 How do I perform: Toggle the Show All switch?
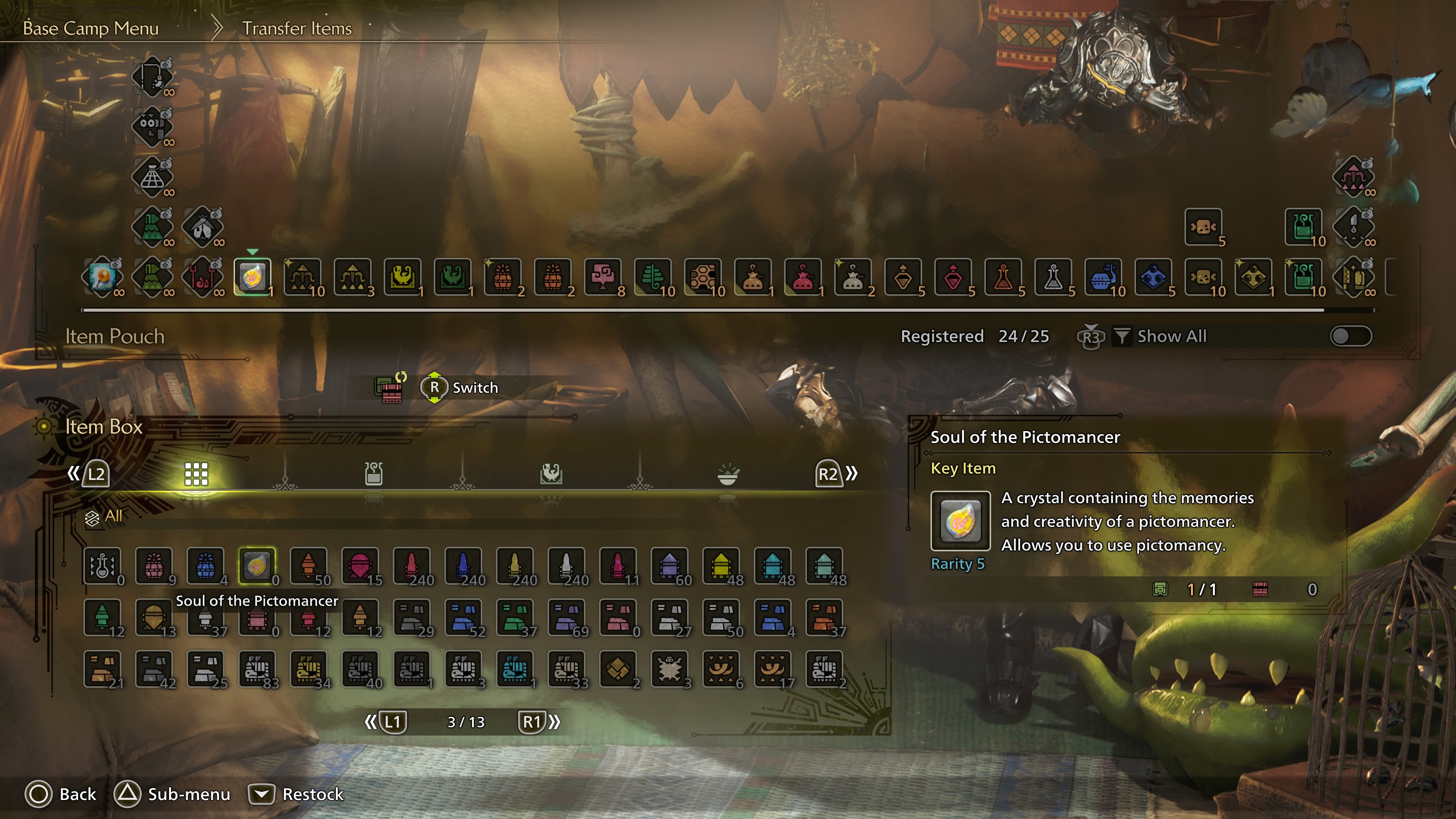pyautogui.click(x=1350, y=336)
